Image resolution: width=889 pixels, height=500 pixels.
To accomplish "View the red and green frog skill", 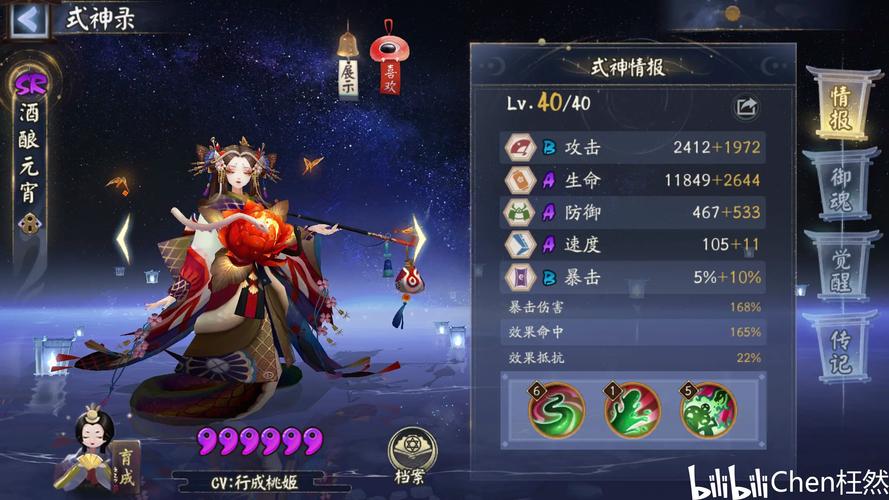I will point(707,411).
